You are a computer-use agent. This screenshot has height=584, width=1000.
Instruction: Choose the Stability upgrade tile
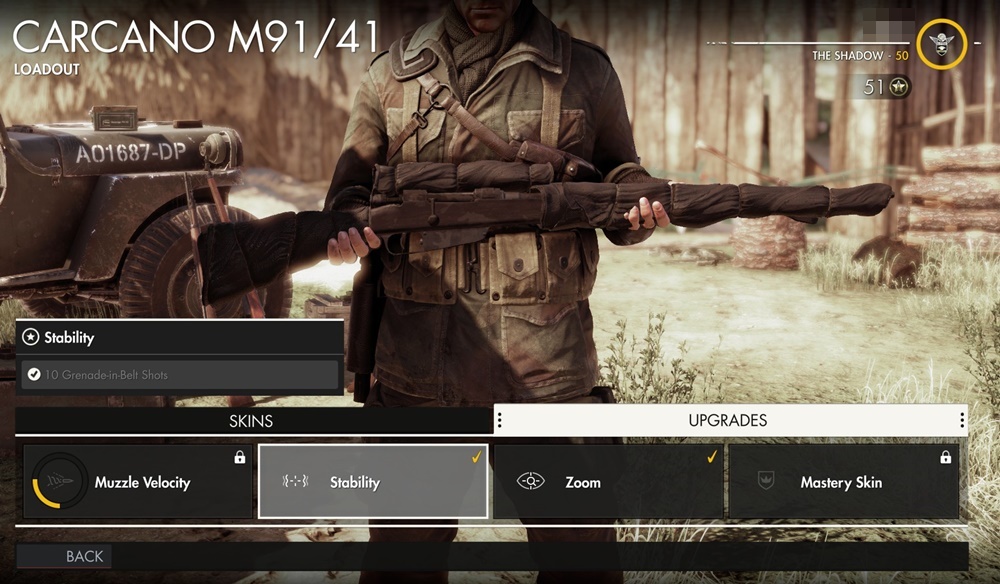click(373, 482)
